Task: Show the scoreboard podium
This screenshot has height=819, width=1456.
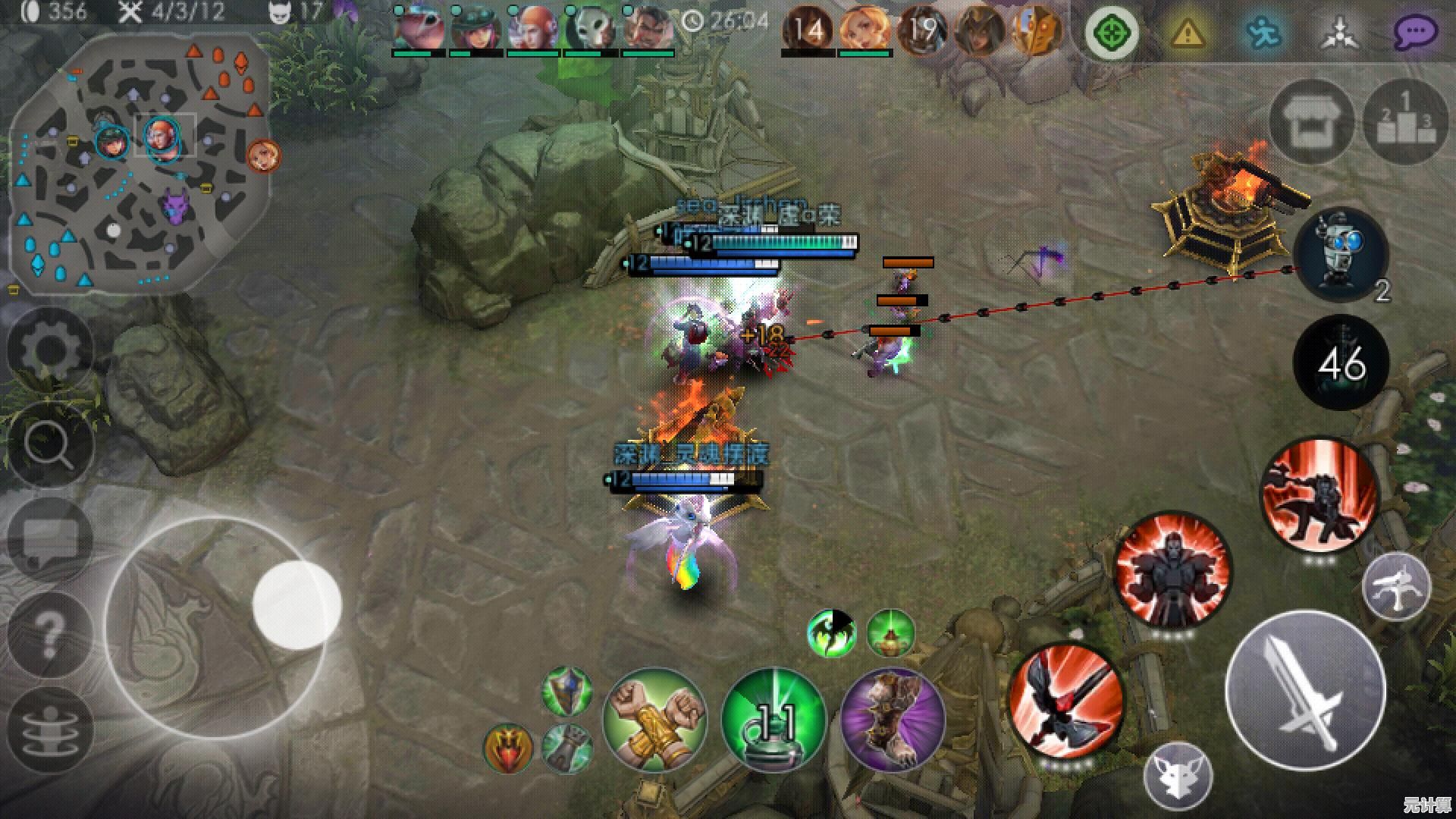Action: [1405, 123]
